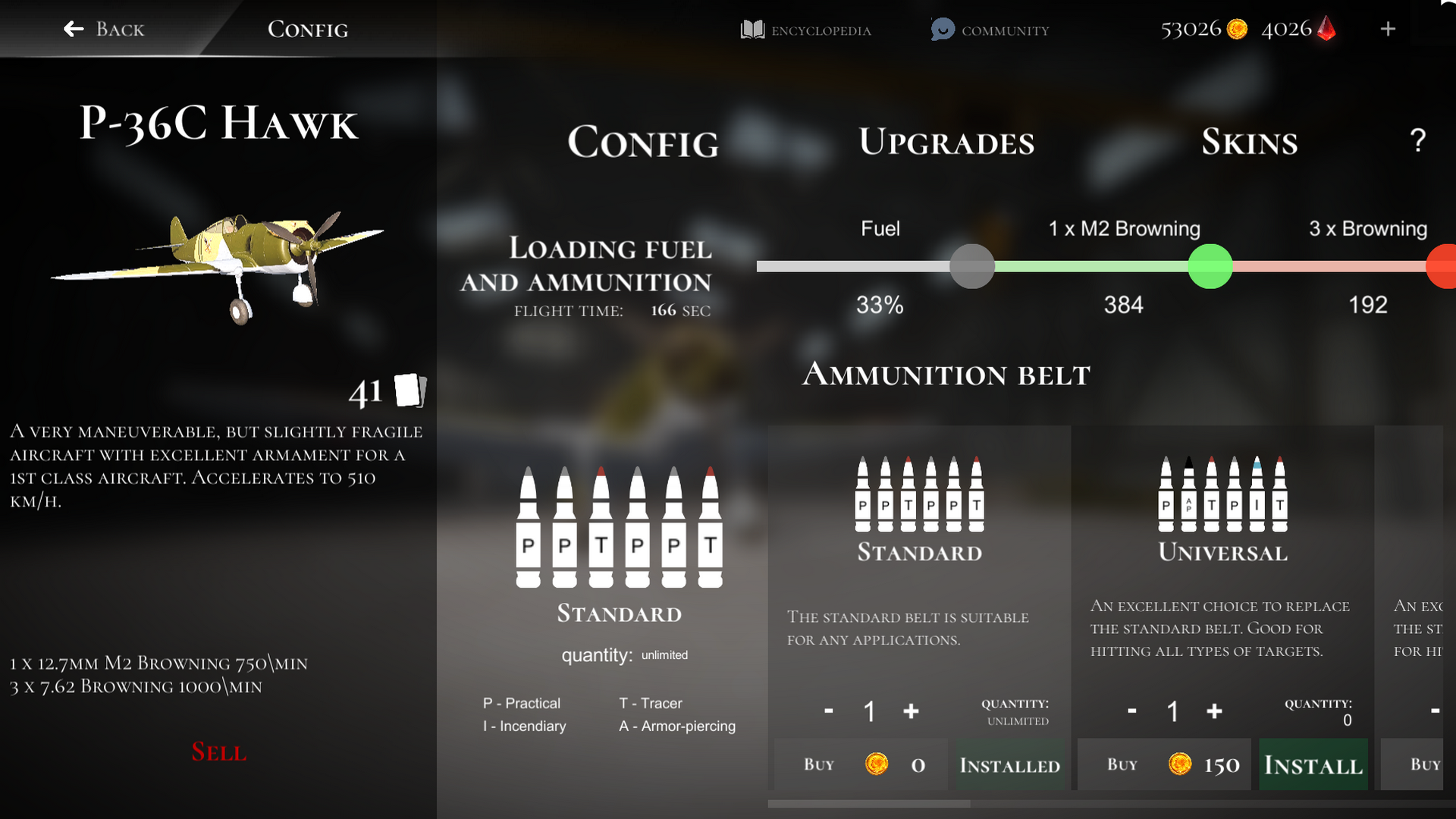Click the back arrow to exit Config

(x=73, y=29)
